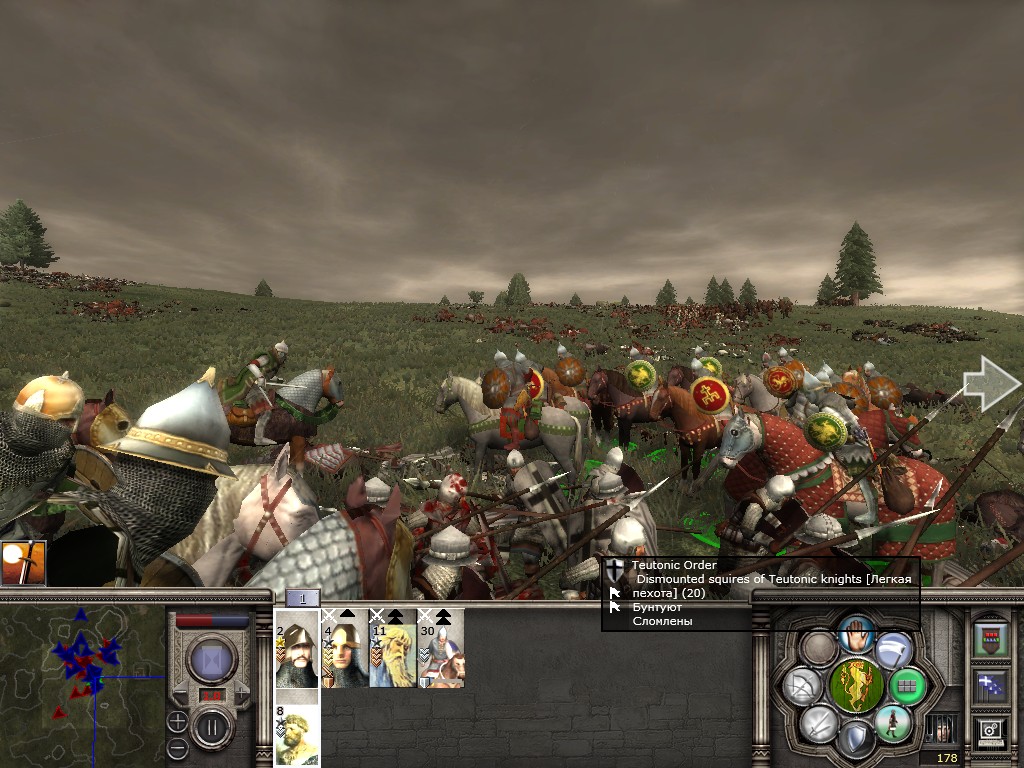The image size is (1024, 768).
Task: Pause the battle with the pause button
Action: click(x=212, y=726)
